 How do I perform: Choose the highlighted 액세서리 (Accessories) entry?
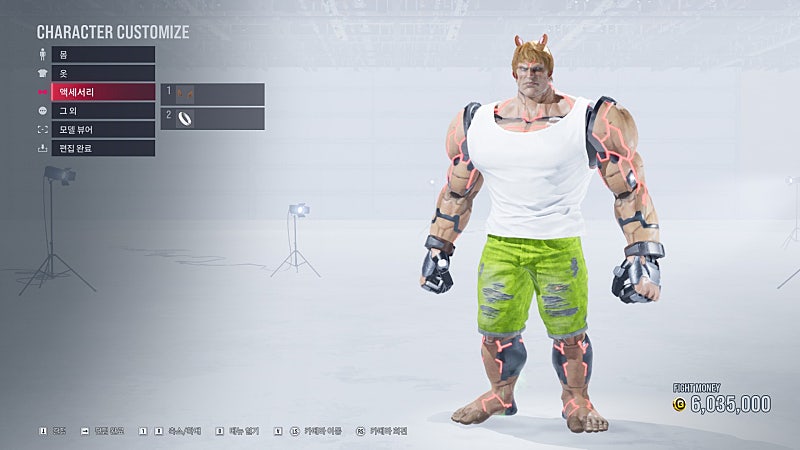tap(103, 92)
